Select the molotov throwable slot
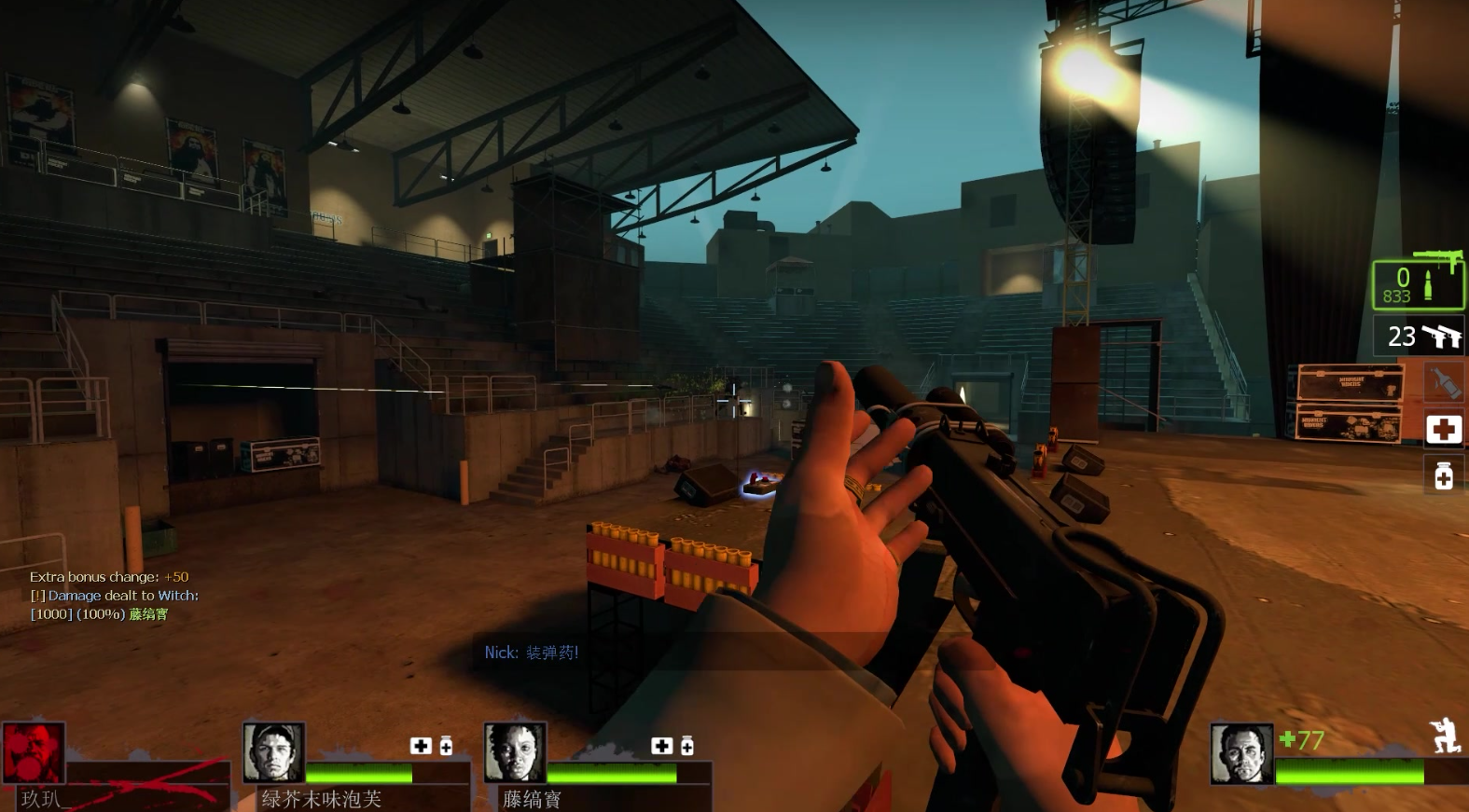The image size is (1469, 812). tap(1443, 382)
